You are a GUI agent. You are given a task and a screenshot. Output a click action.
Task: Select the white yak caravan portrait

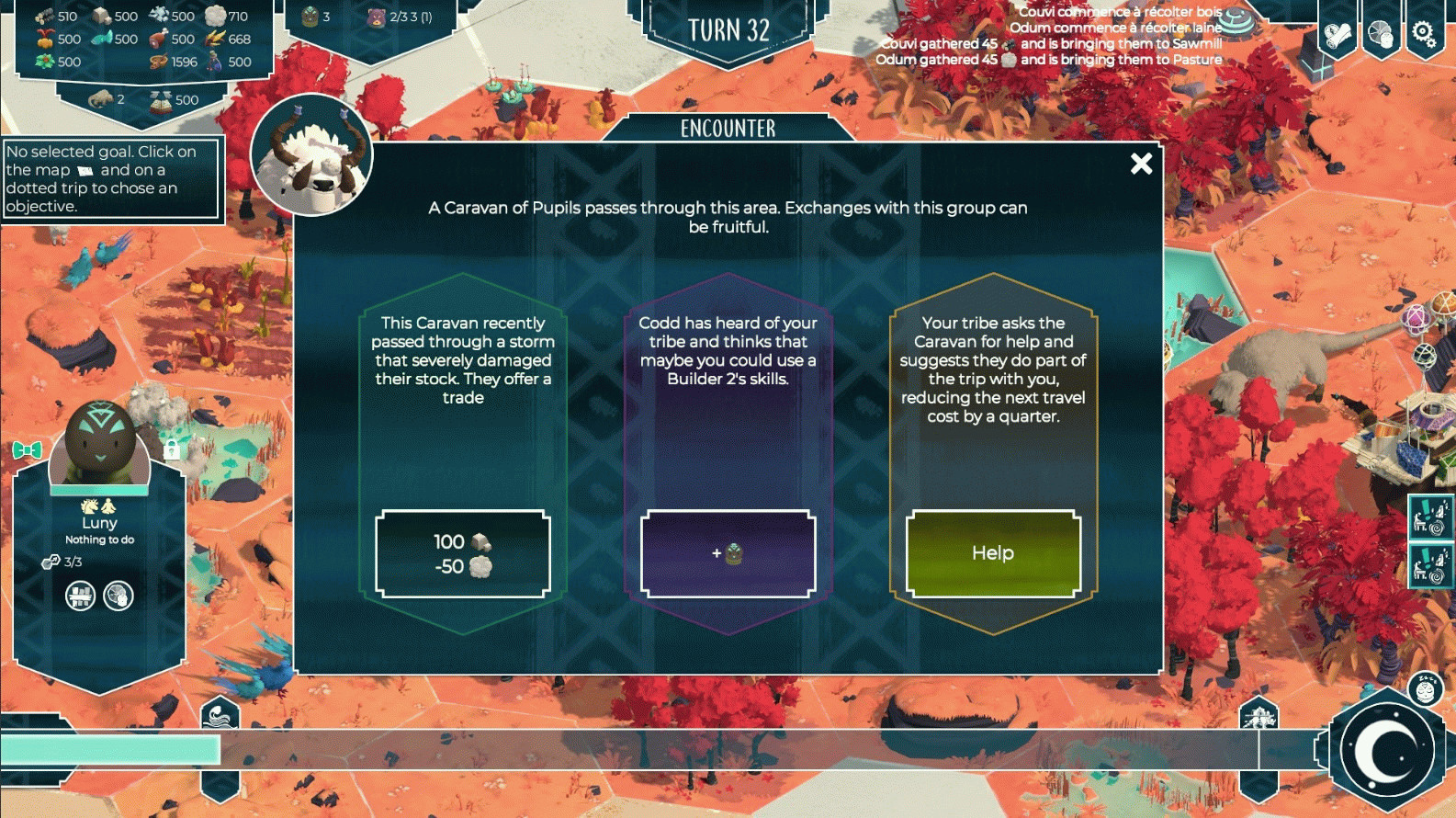[312, 154]
